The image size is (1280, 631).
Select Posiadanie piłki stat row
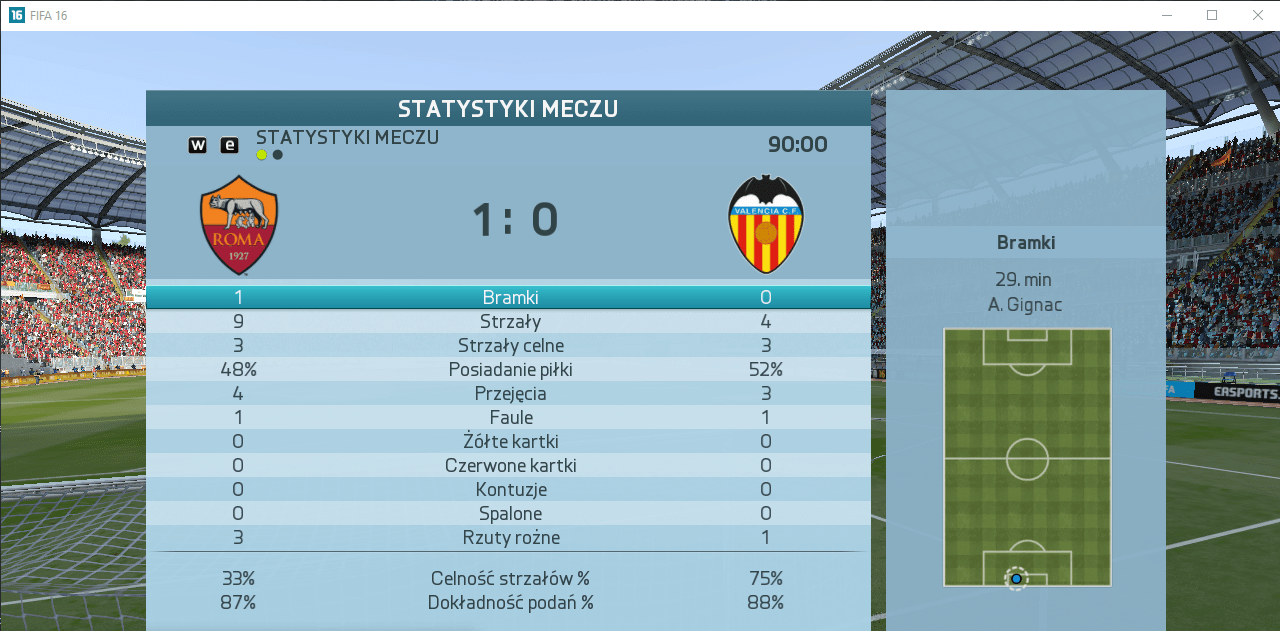point(510,369)
